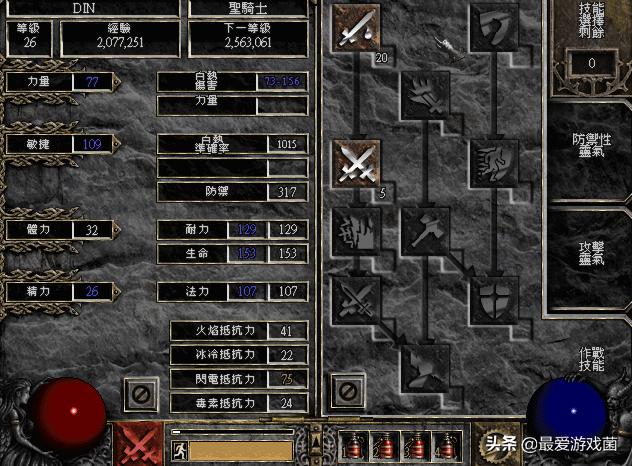Viewport: 632px width, 466px height.
Task: Toggle the run/walk button
Action: click(179, 450)
